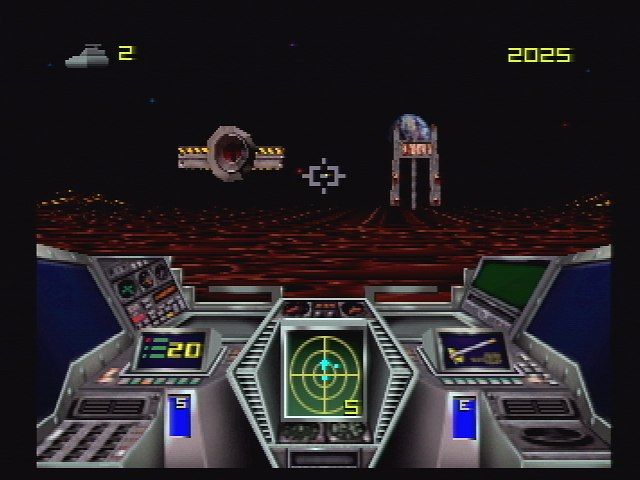Select the missile weapon display
This screenshot has width=640, height=480.
472,351
